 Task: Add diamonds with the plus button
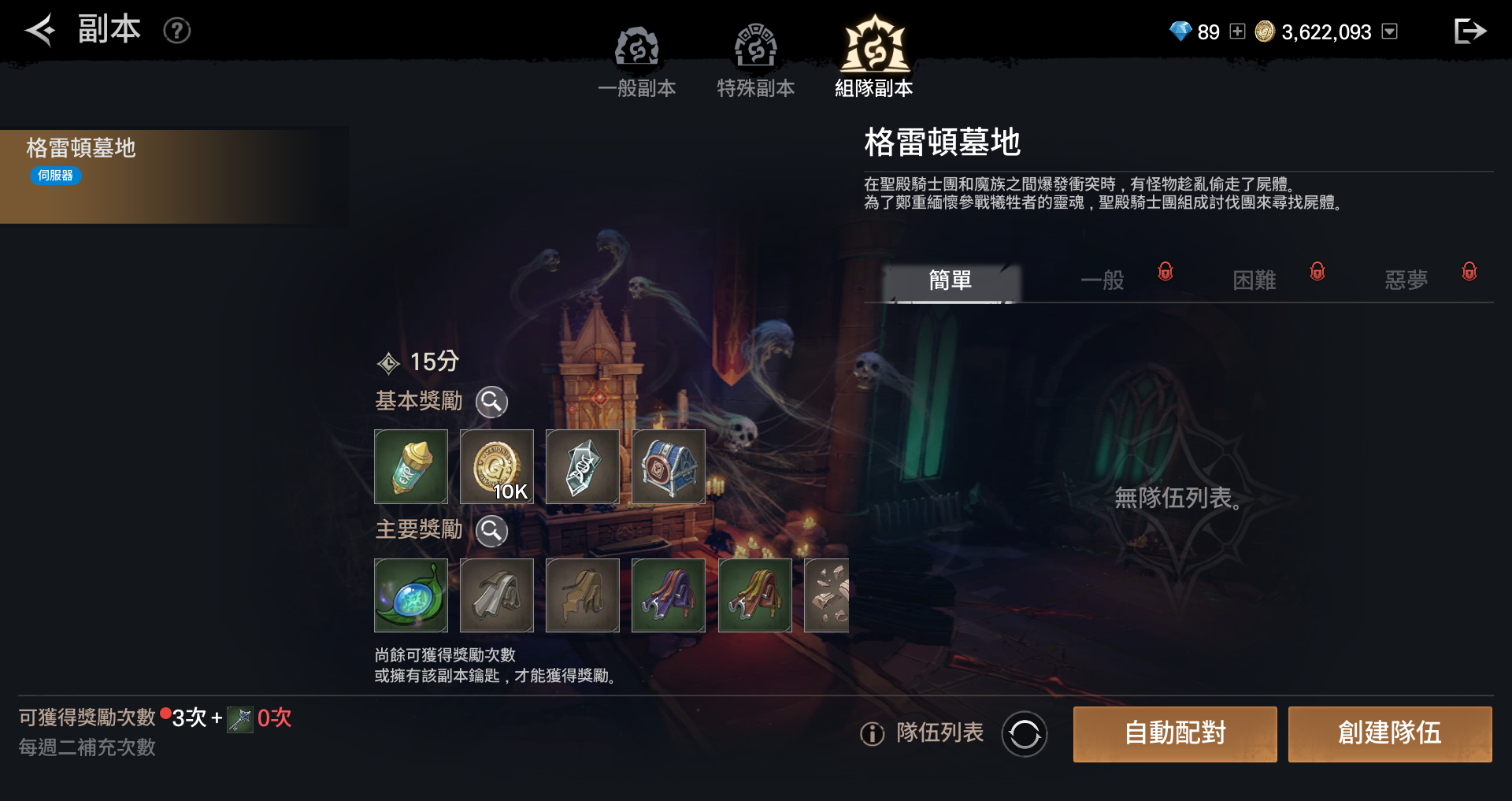(x=1237, y=32)
